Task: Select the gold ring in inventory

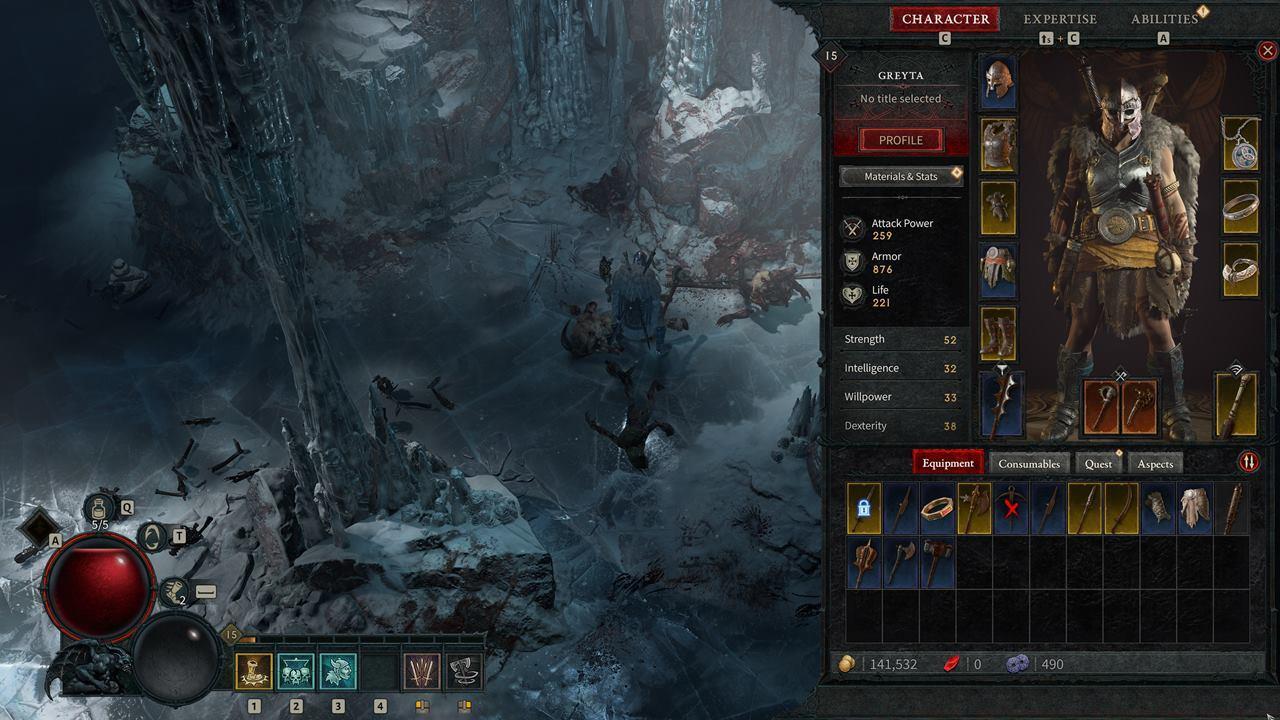Action: pyautogui.click(x=937, y=508)
